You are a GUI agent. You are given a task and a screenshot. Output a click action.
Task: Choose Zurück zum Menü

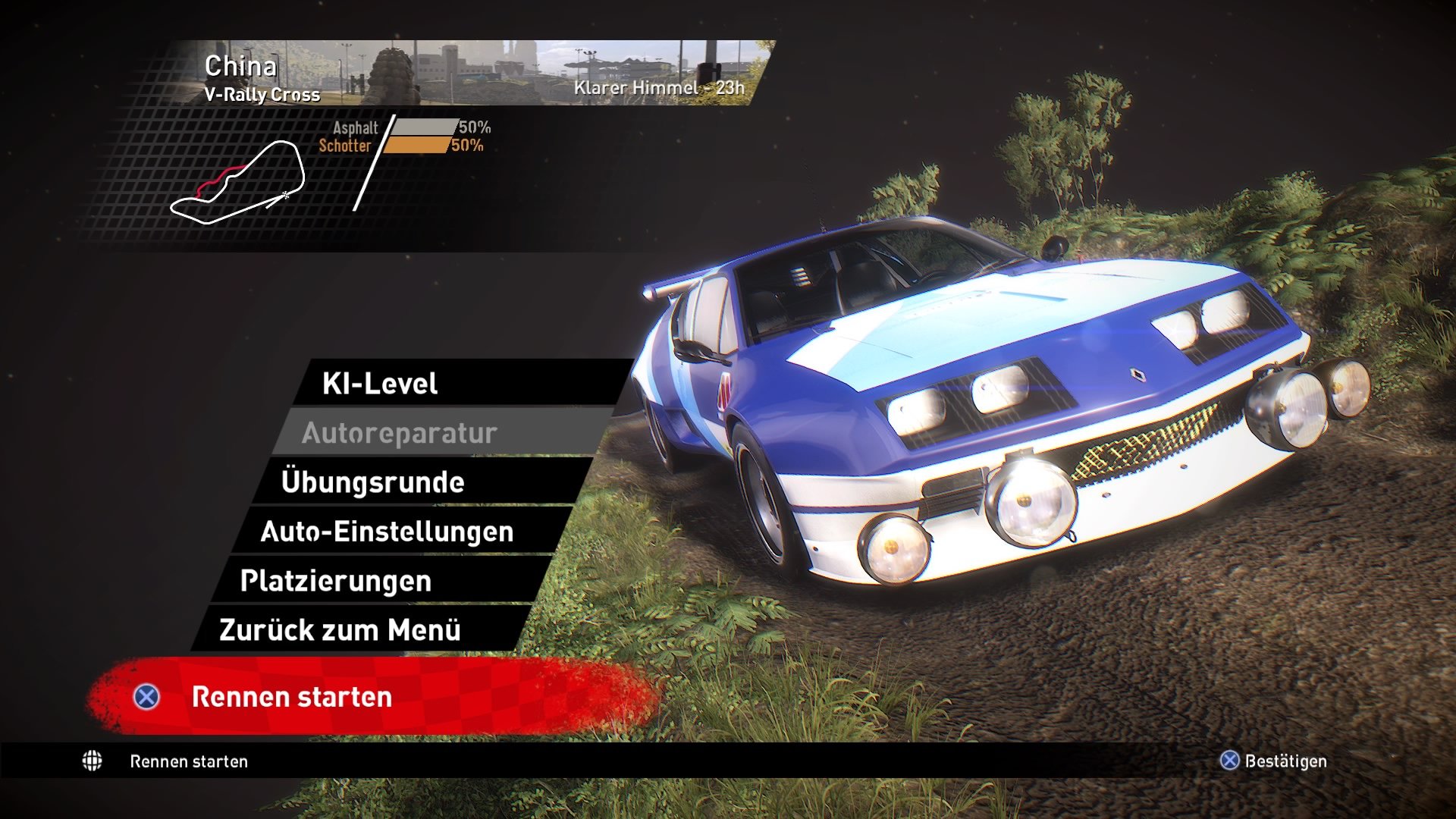(x=339, y=629)
